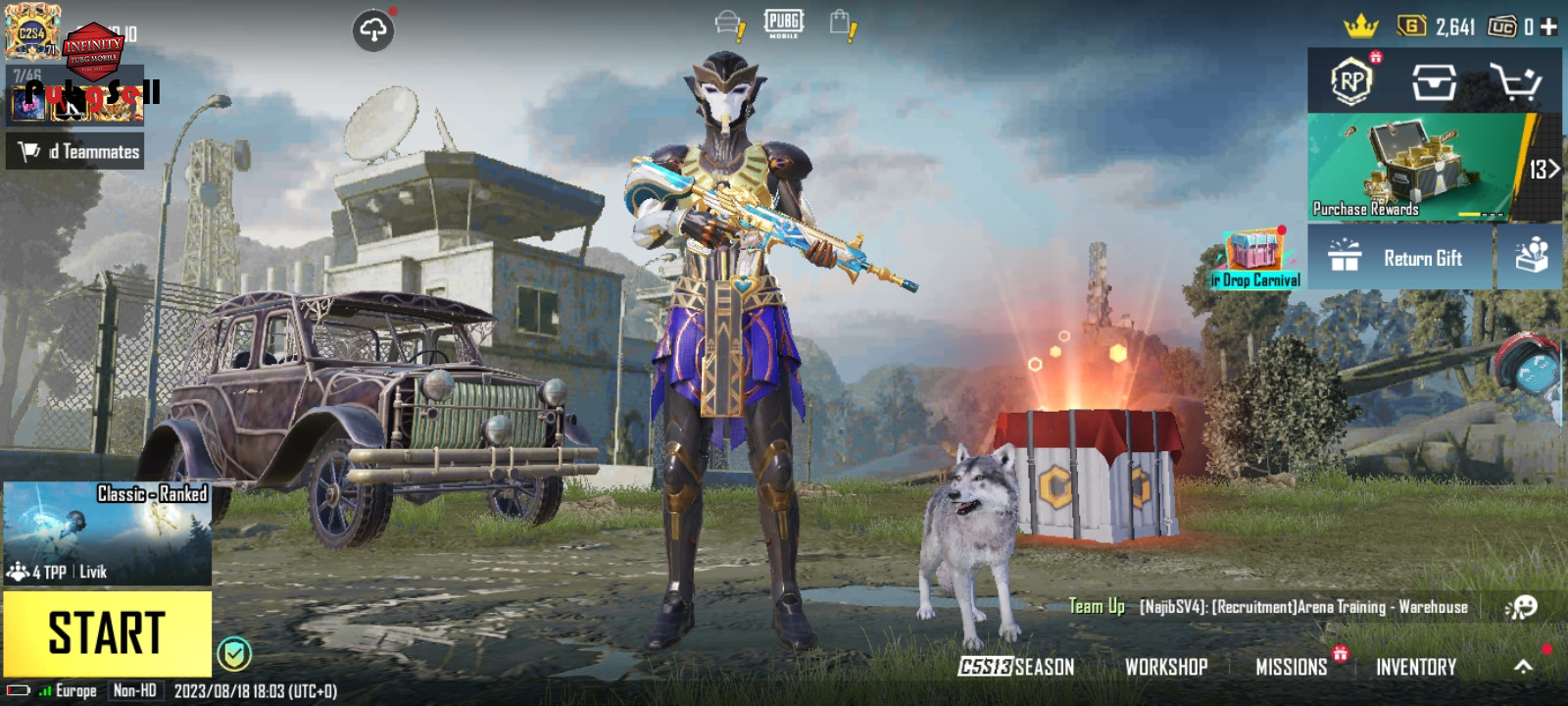Open the SEASON menu
The image size is (1568, 706).
[x=1016, y=667]
